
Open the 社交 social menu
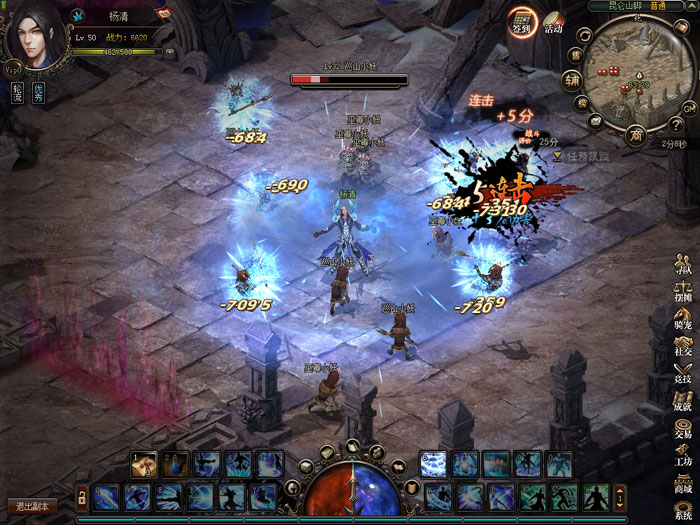683,345
